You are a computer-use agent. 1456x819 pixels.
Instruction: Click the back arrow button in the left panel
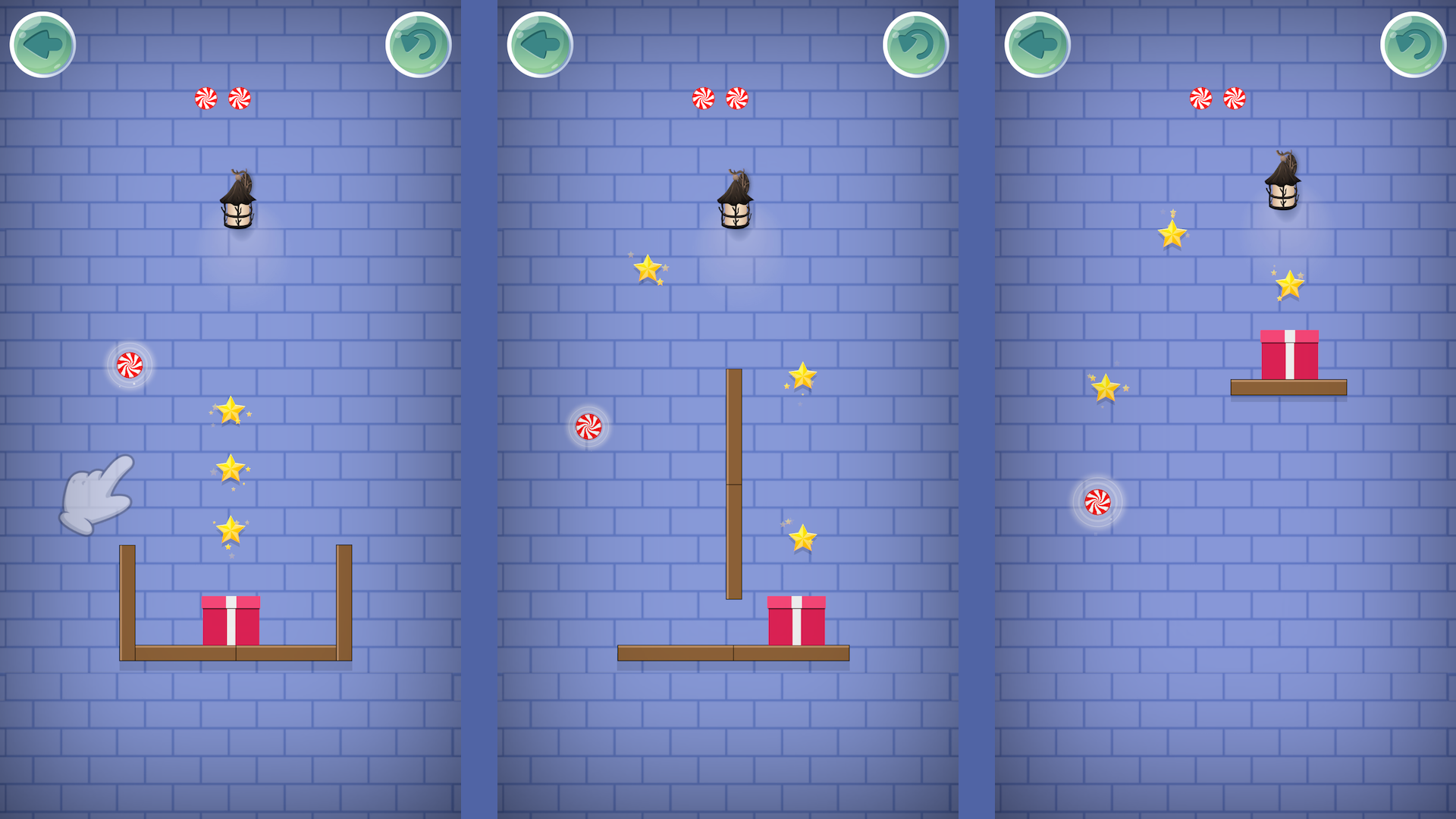43,45
